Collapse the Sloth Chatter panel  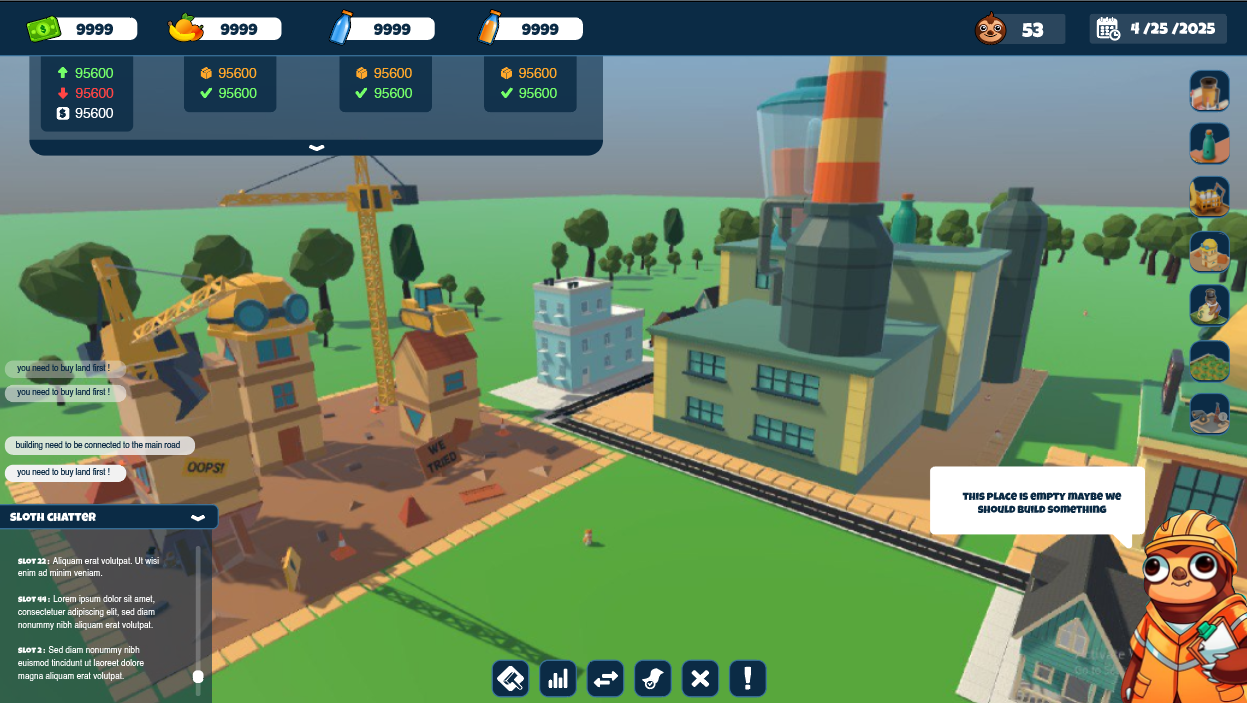click(198, 517)
